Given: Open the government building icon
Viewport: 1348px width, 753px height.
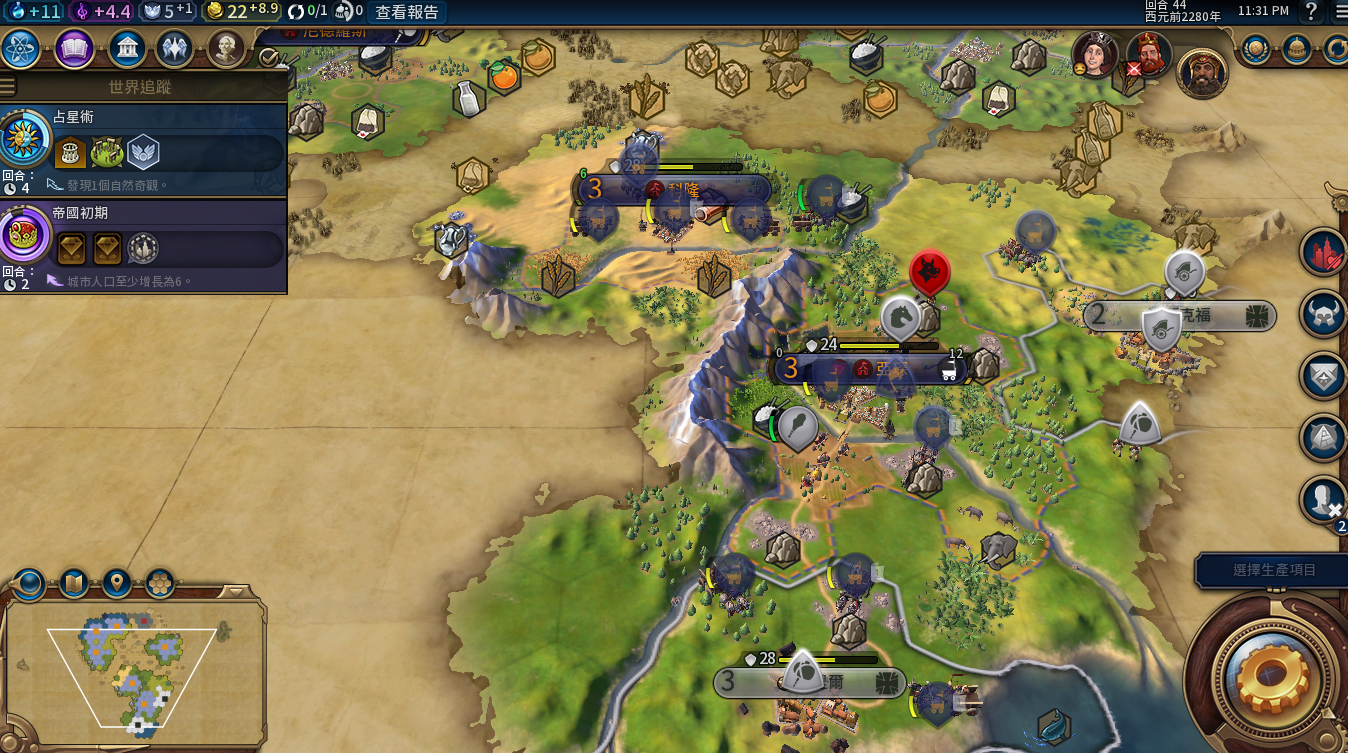Looking at the screenshot, I should pos(126,48).
